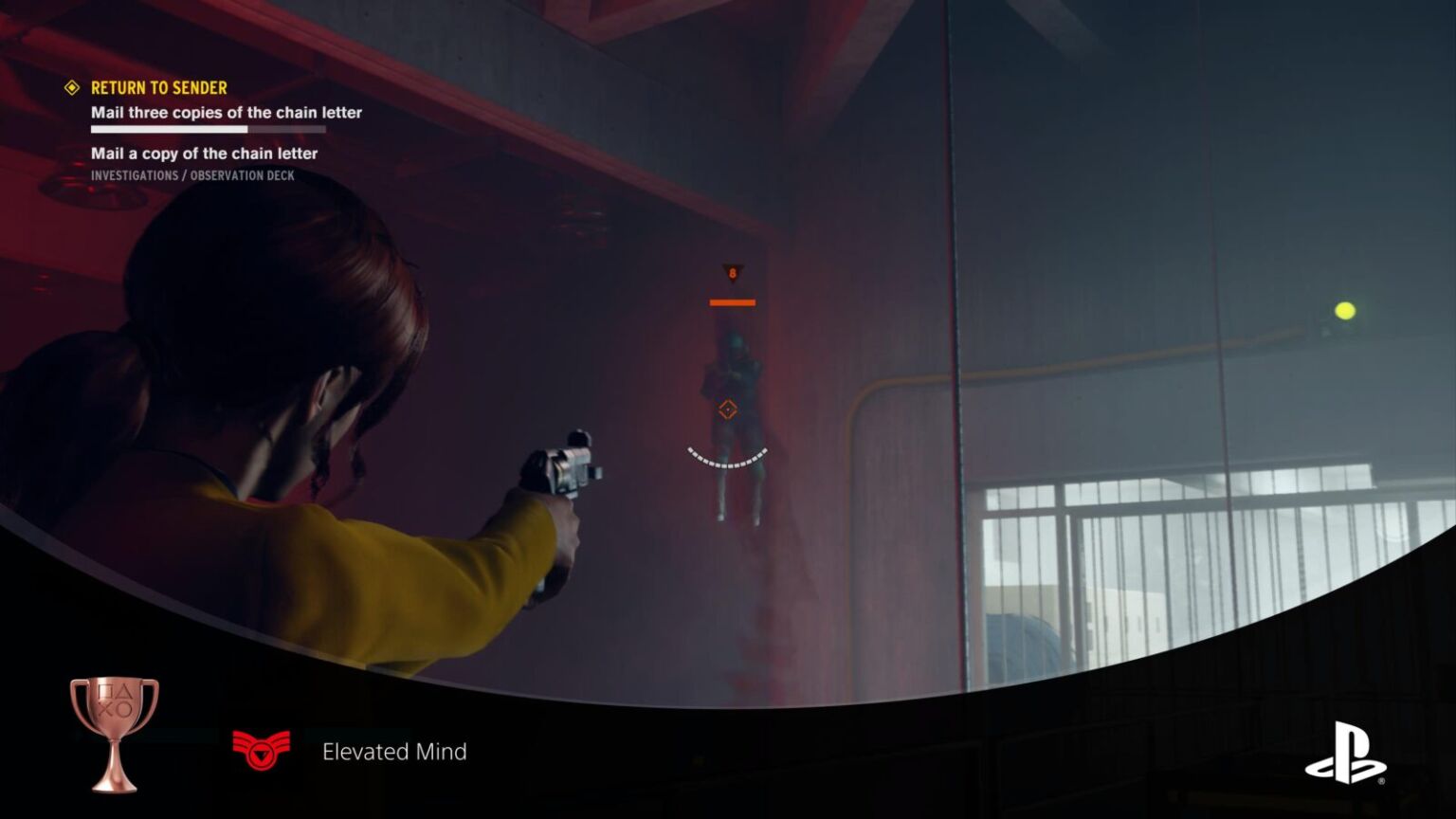
Task: Collapse the Mail a copy objective entry
Action: [x=204, y=154]
